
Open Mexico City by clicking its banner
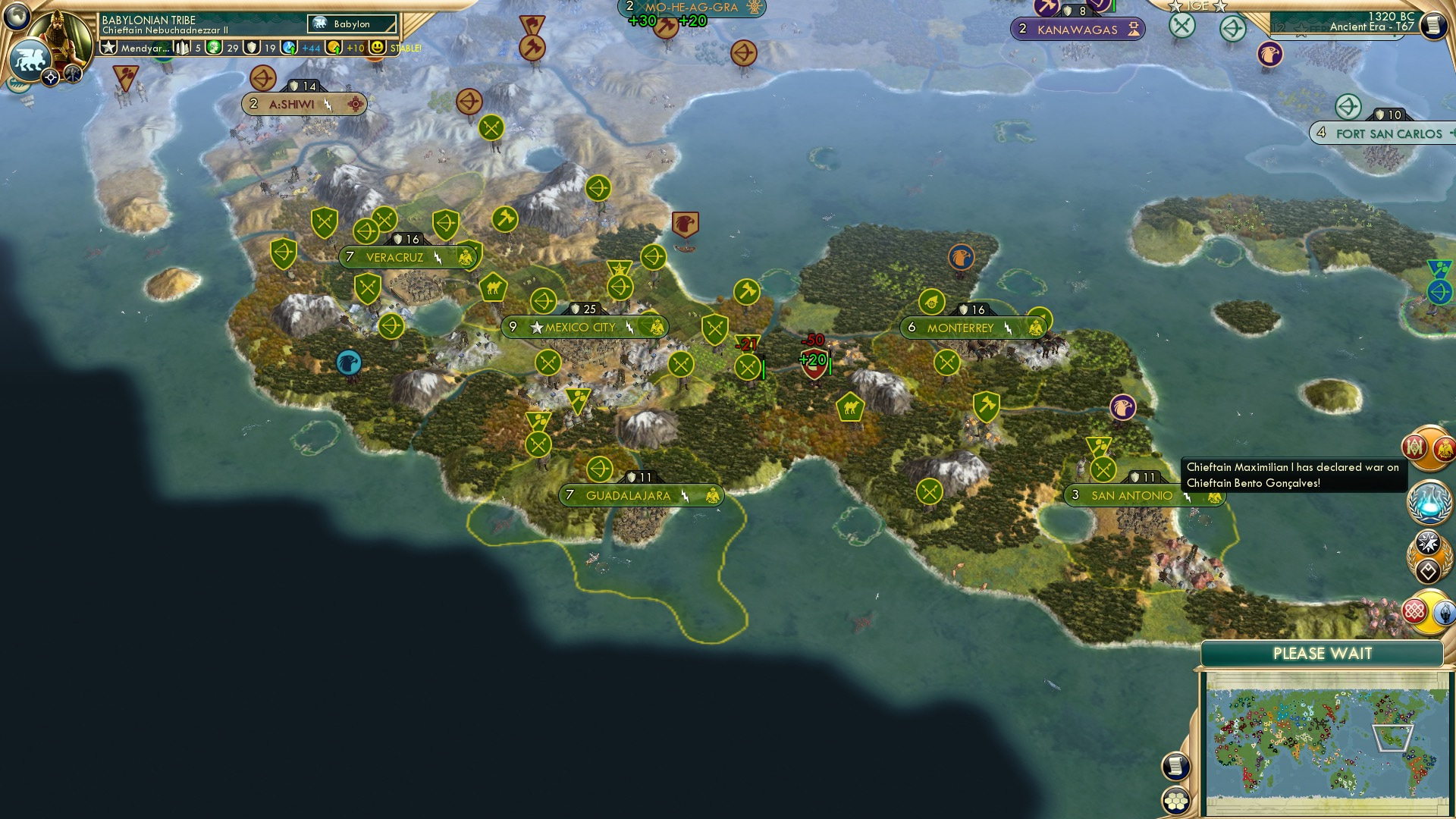(x=584, y=326)
